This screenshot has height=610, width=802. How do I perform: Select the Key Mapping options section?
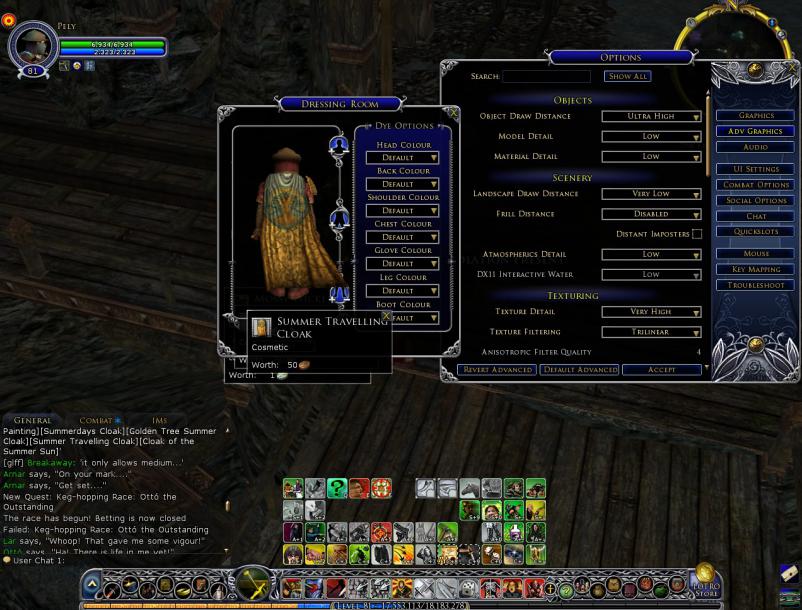(x=756, y=269)
